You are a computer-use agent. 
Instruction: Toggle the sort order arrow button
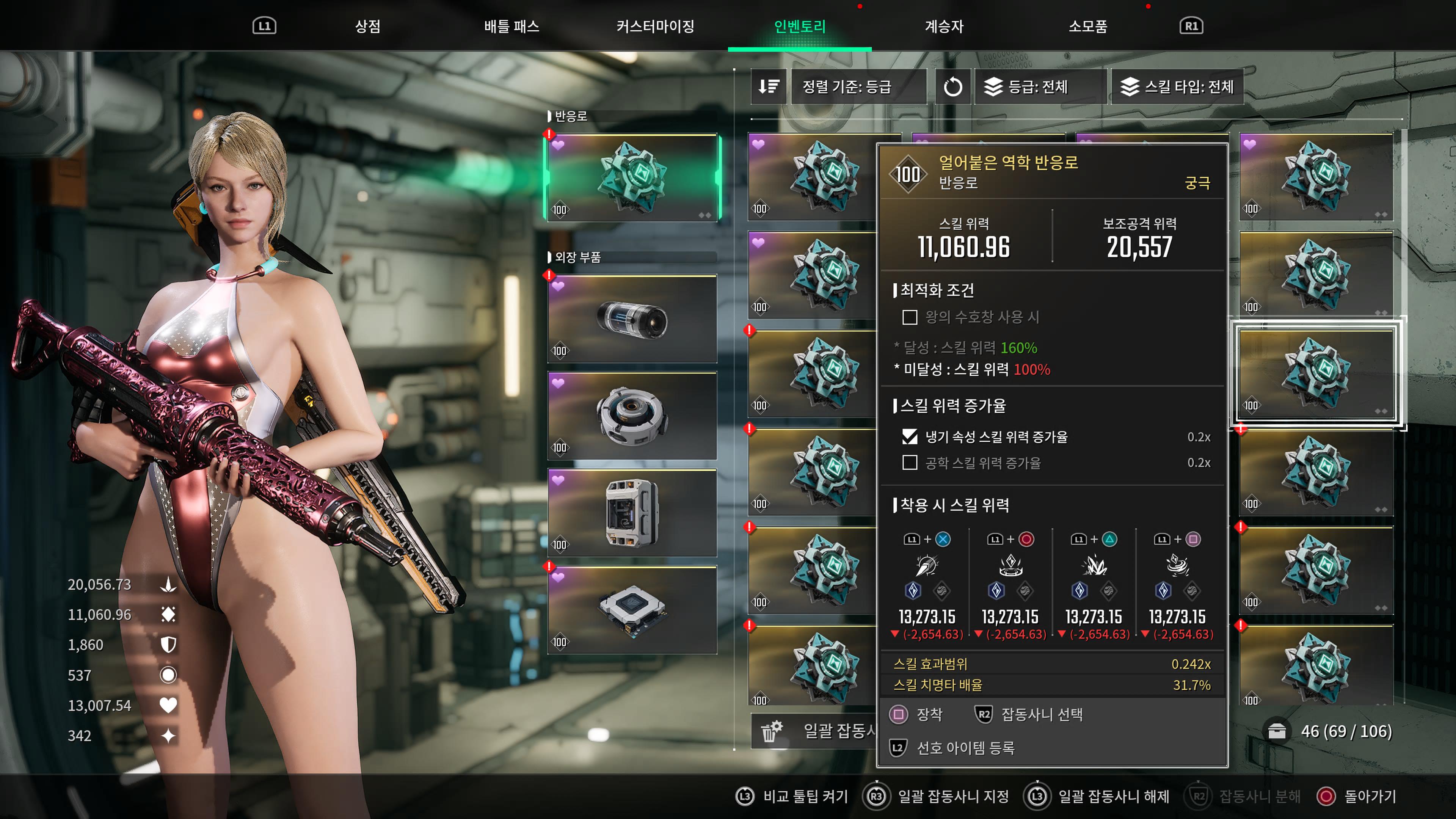tap(768, 86)
